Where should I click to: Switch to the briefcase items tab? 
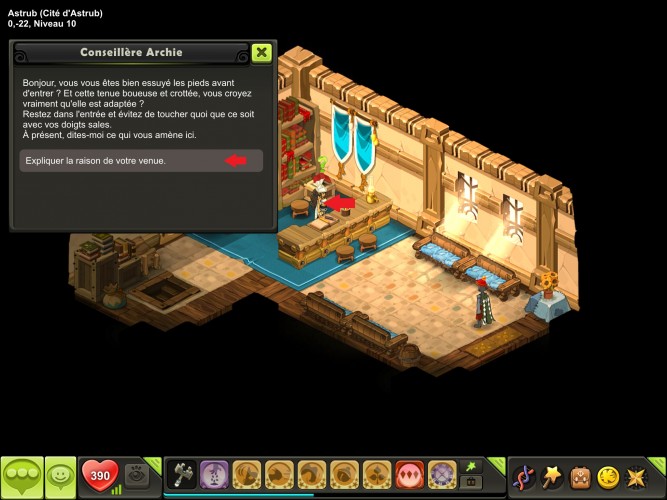click(470, 482)
